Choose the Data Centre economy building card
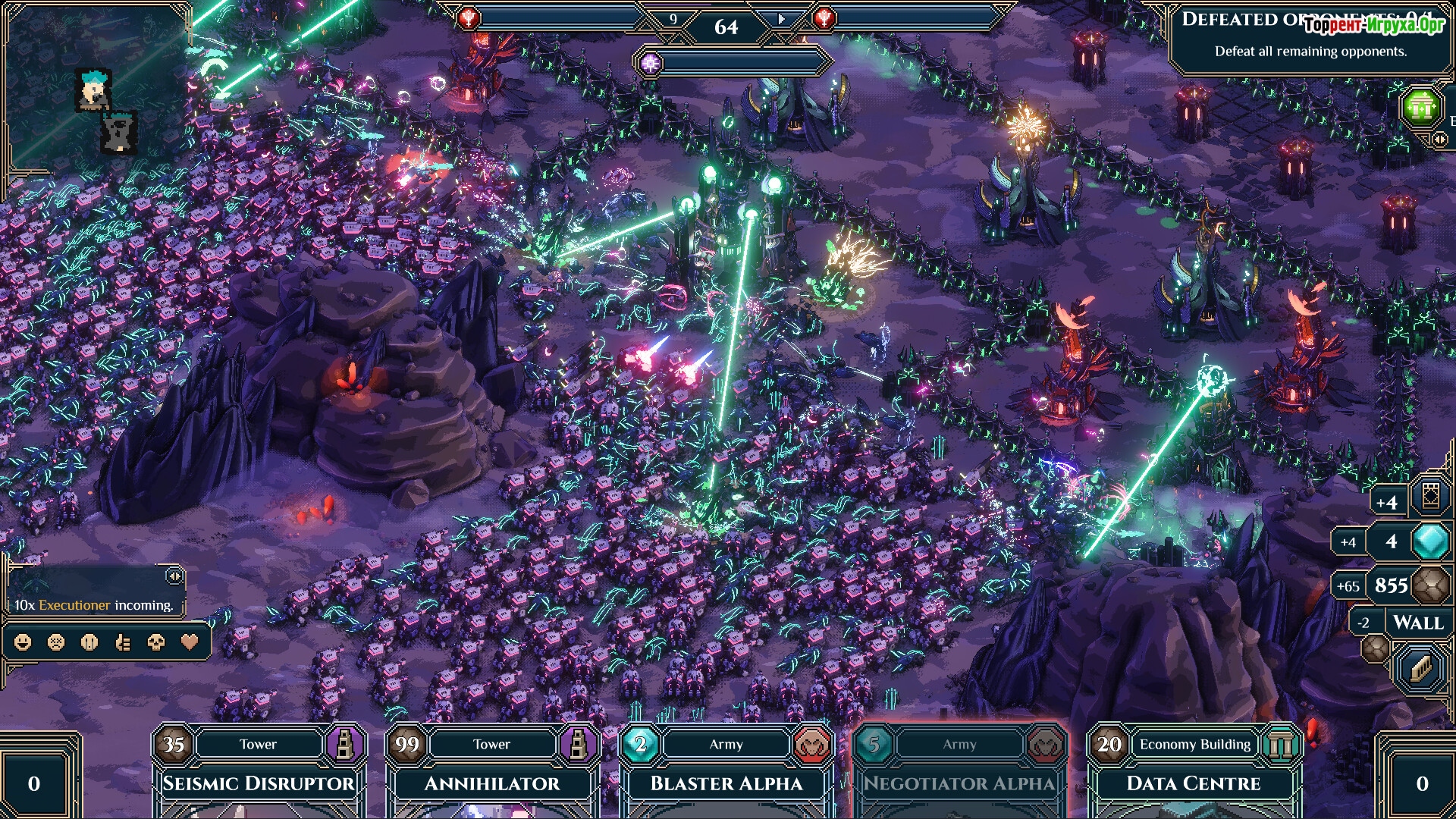The width and height of the screenshot is (1456, 819). point(1193,781)
